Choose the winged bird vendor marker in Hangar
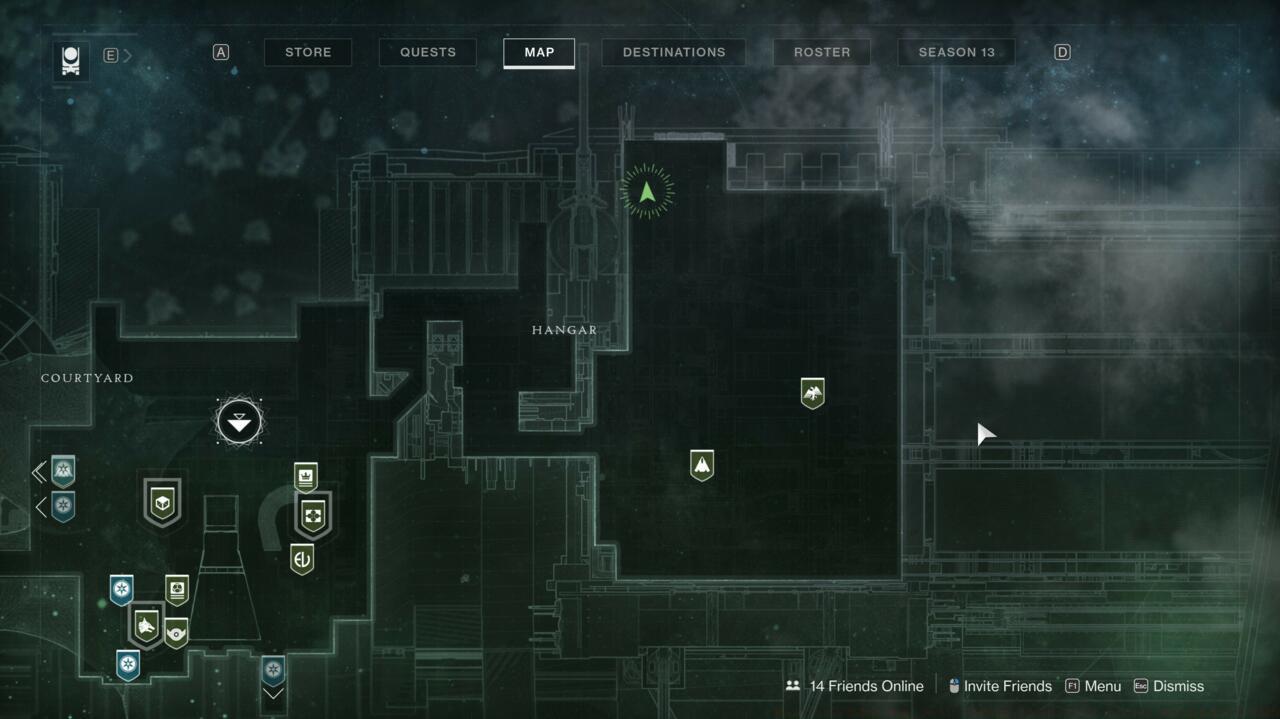Viewport: 1280px width, 719px height. 812,392
